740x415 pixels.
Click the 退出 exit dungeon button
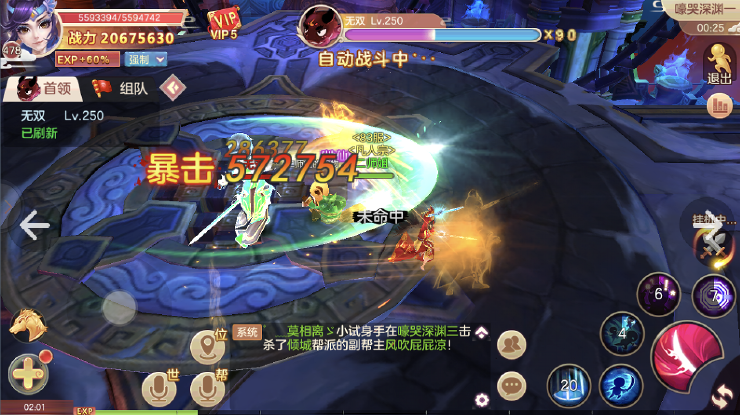click(x=719, y=62)
